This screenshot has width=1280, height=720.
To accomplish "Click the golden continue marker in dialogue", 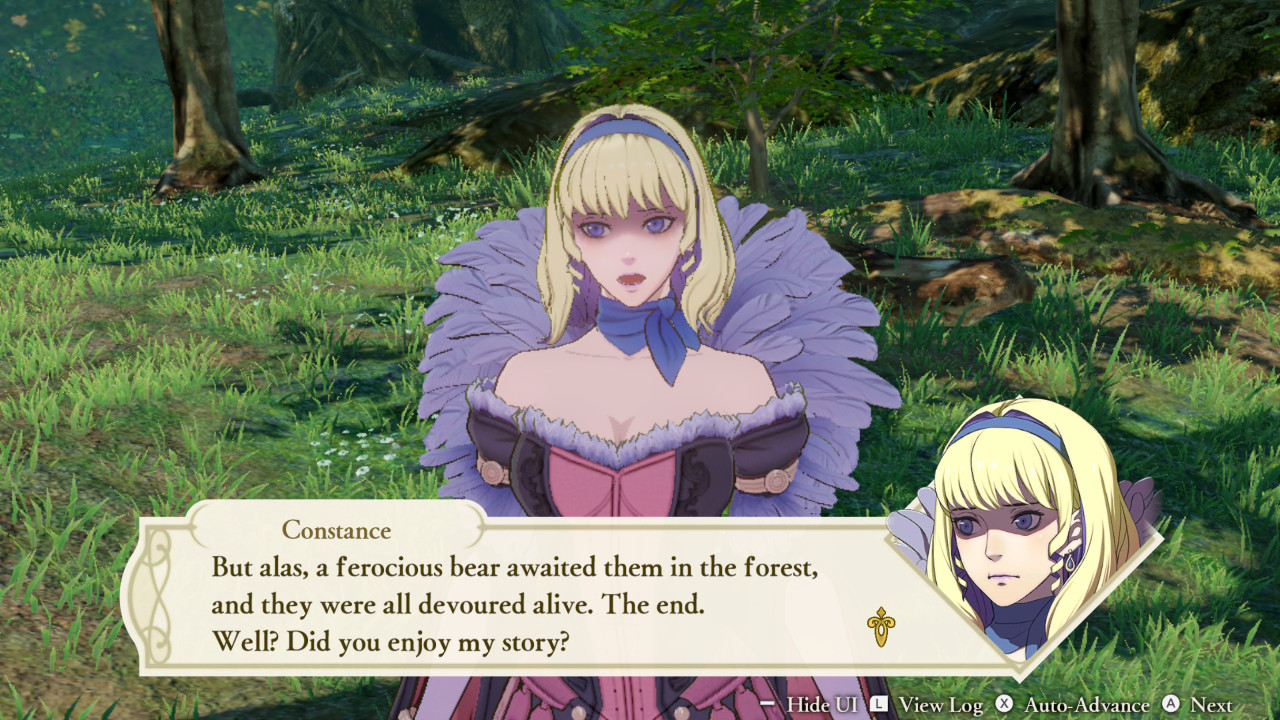I will [x=880, y=627].
